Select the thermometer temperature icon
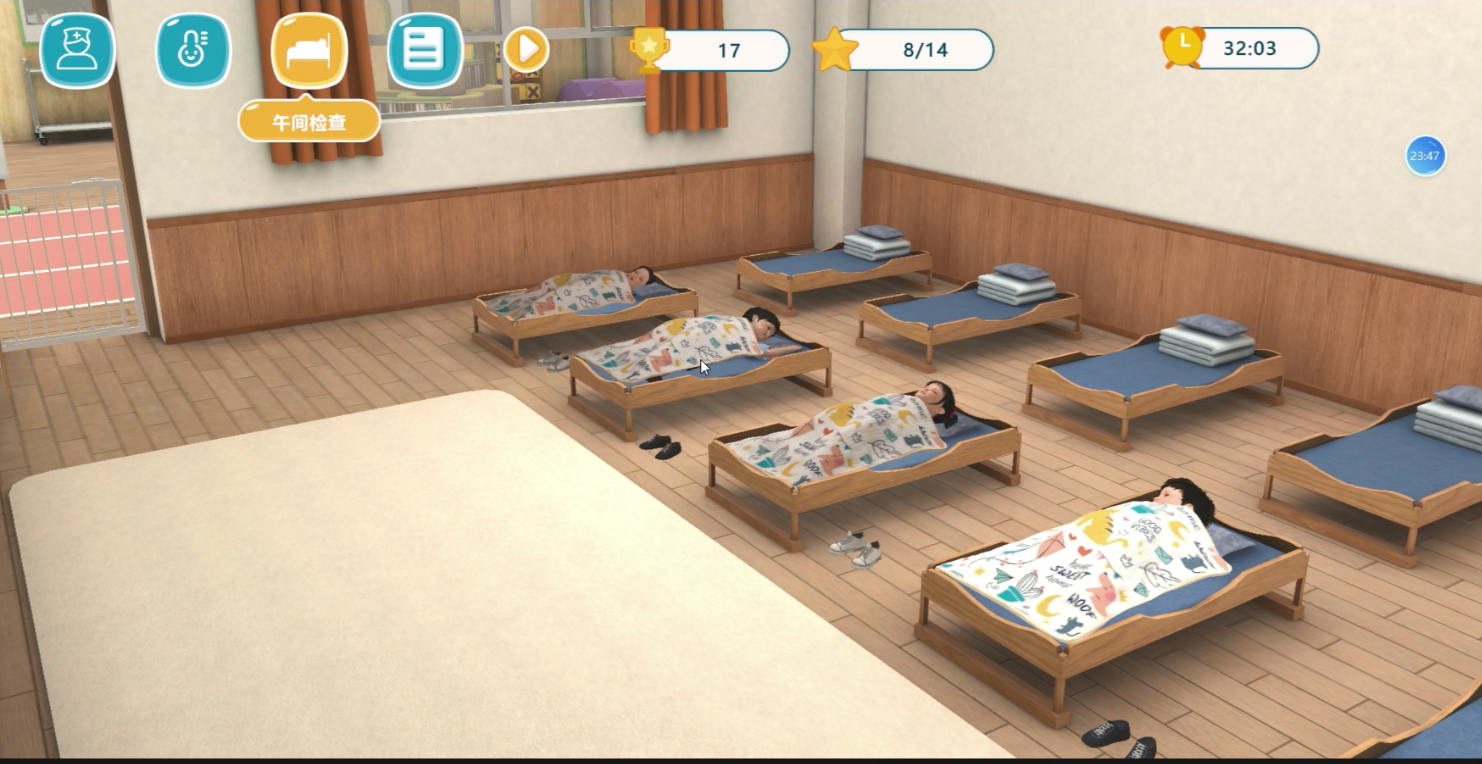This screenshot has height=764, width=1482. click(x=193, y=50)
